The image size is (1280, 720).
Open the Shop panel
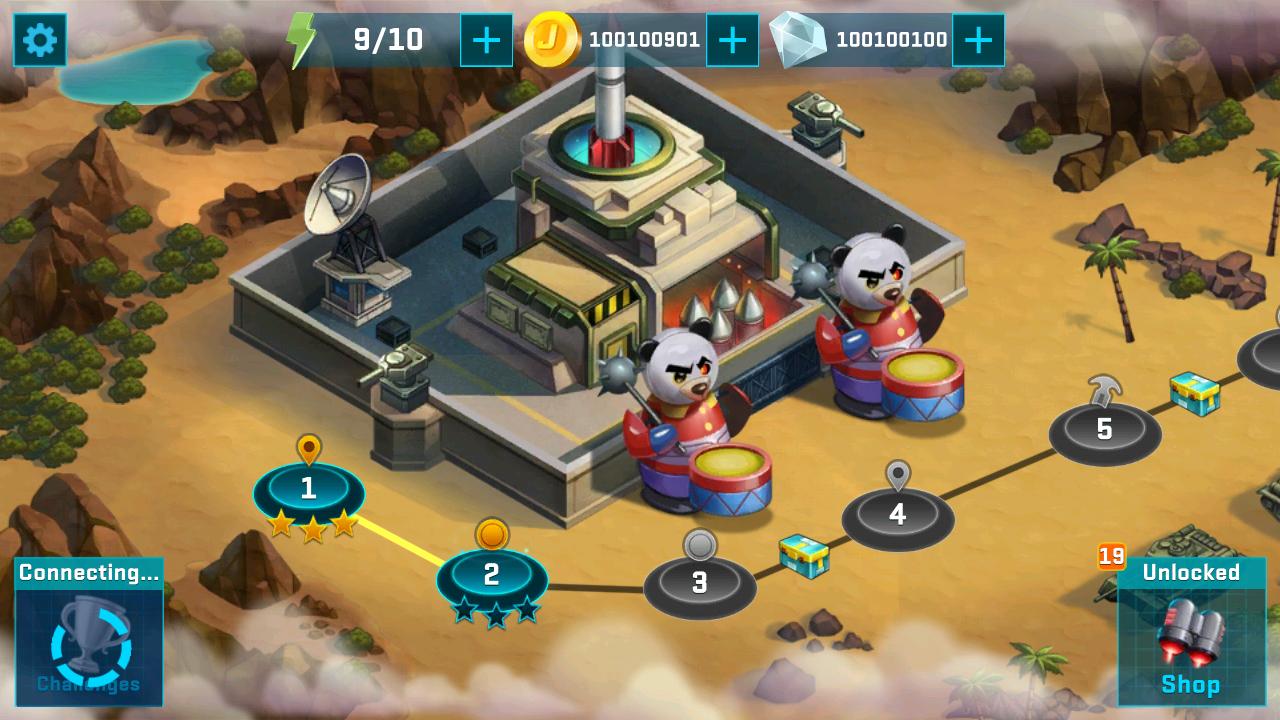pos(1191,632)
